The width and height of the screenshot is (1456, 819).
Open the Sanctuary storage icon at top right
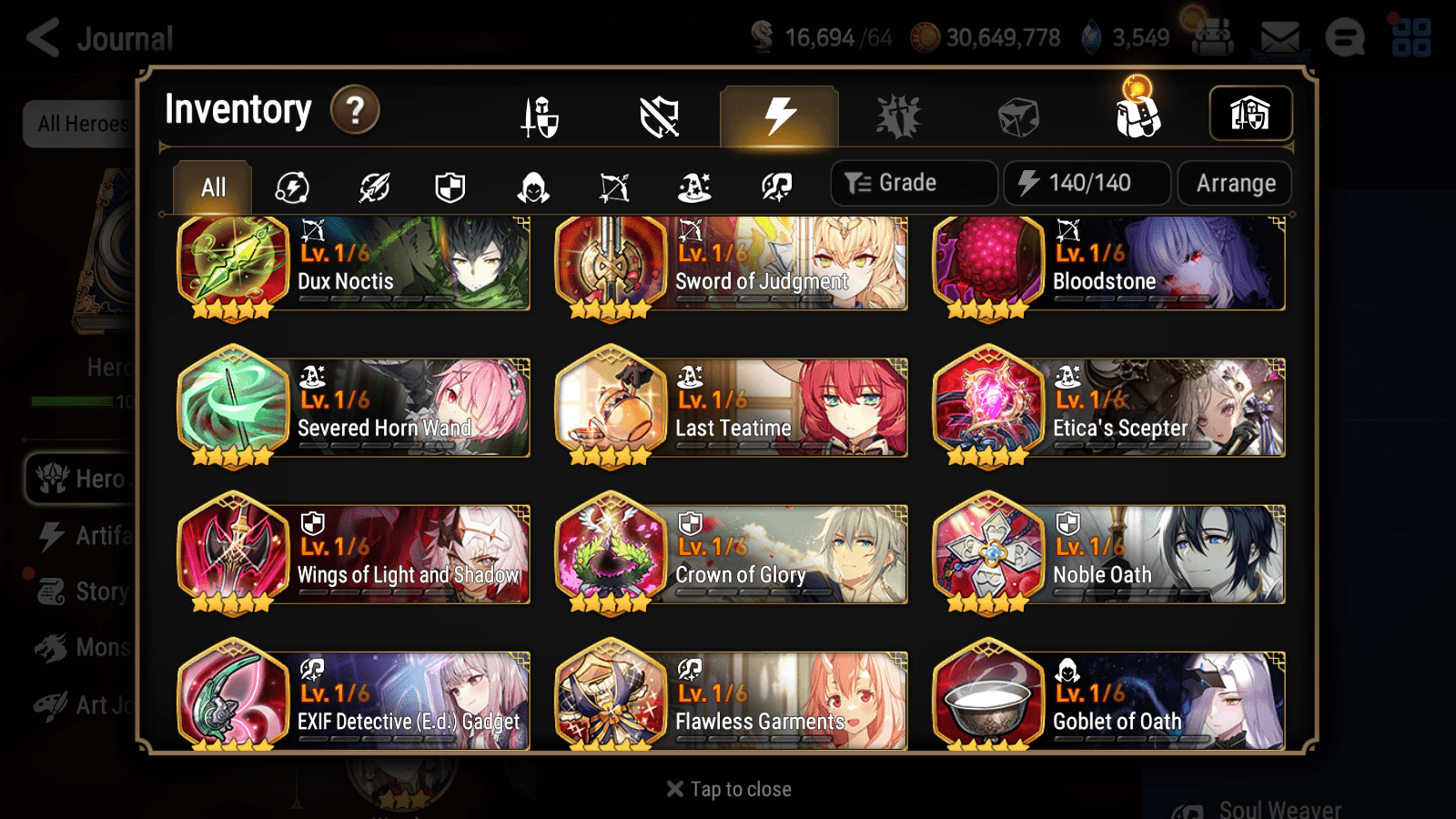click(1251, 113)
